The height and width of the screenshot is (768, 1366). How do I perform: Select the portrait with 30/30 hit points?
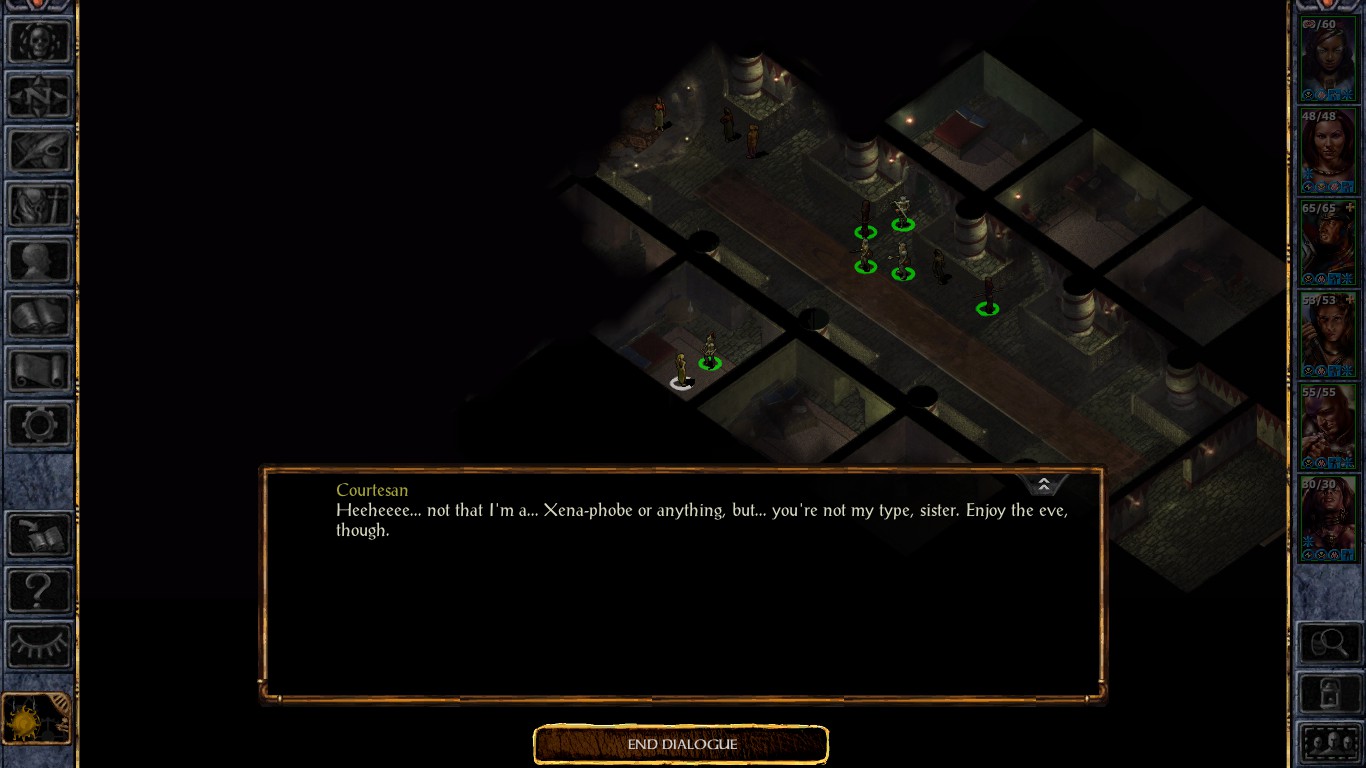click(1328, 519)
